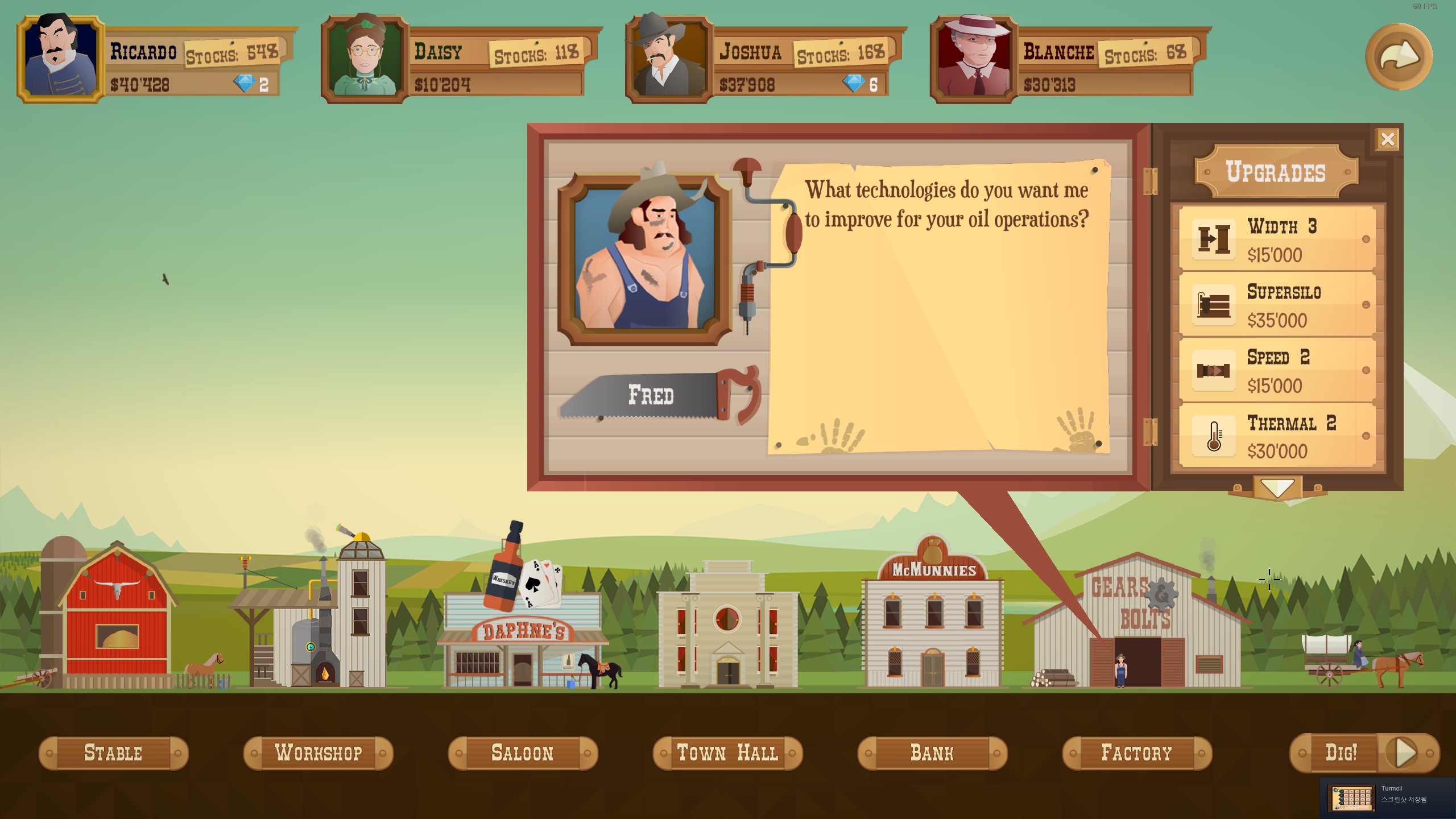Screen dimensions: 1456x819
Task: Select Daisy's portrait
Action: pyautogui.click(x=365, y=59)
